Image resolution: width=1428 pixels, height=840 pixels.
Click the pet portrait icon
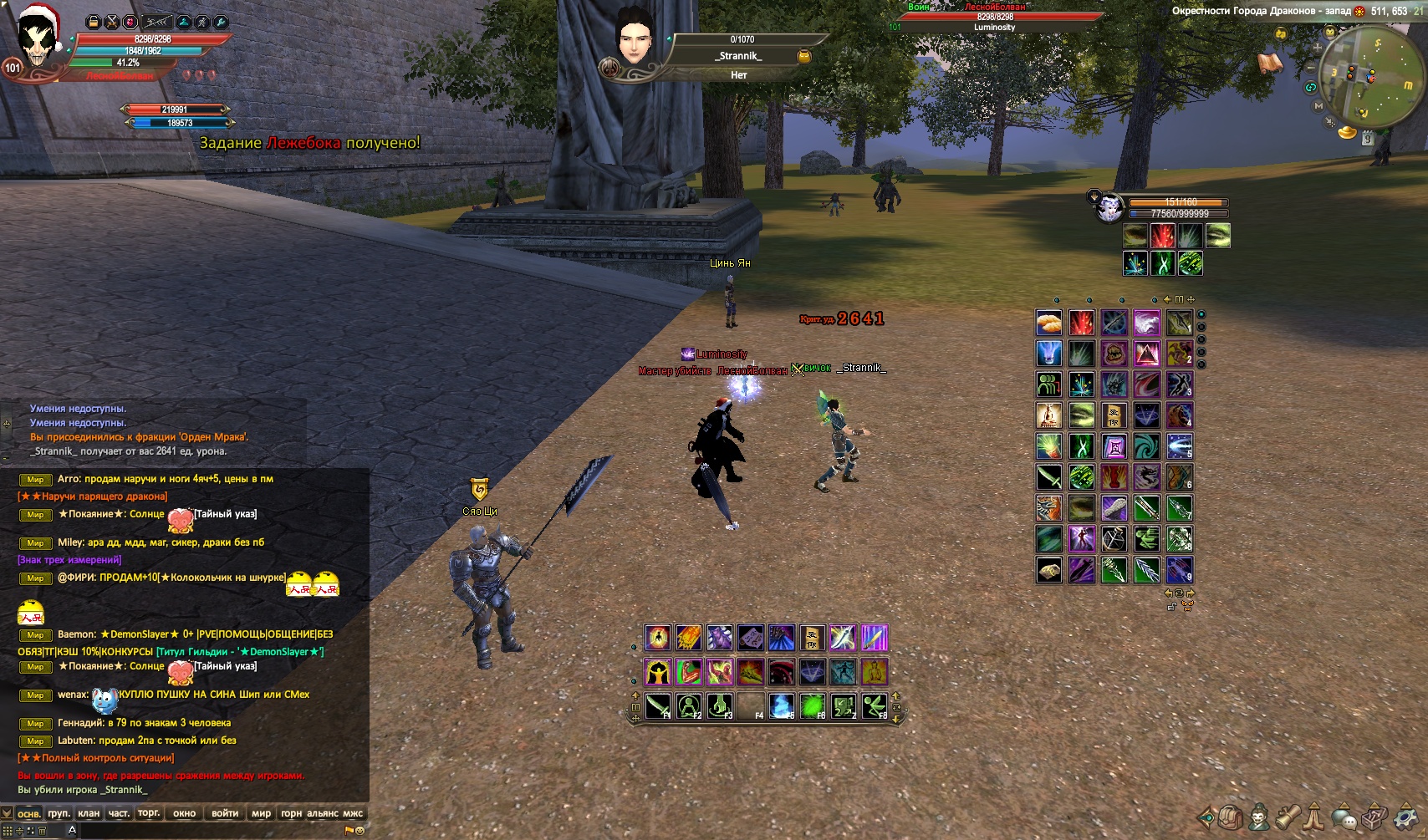[x=1109, y=207]
